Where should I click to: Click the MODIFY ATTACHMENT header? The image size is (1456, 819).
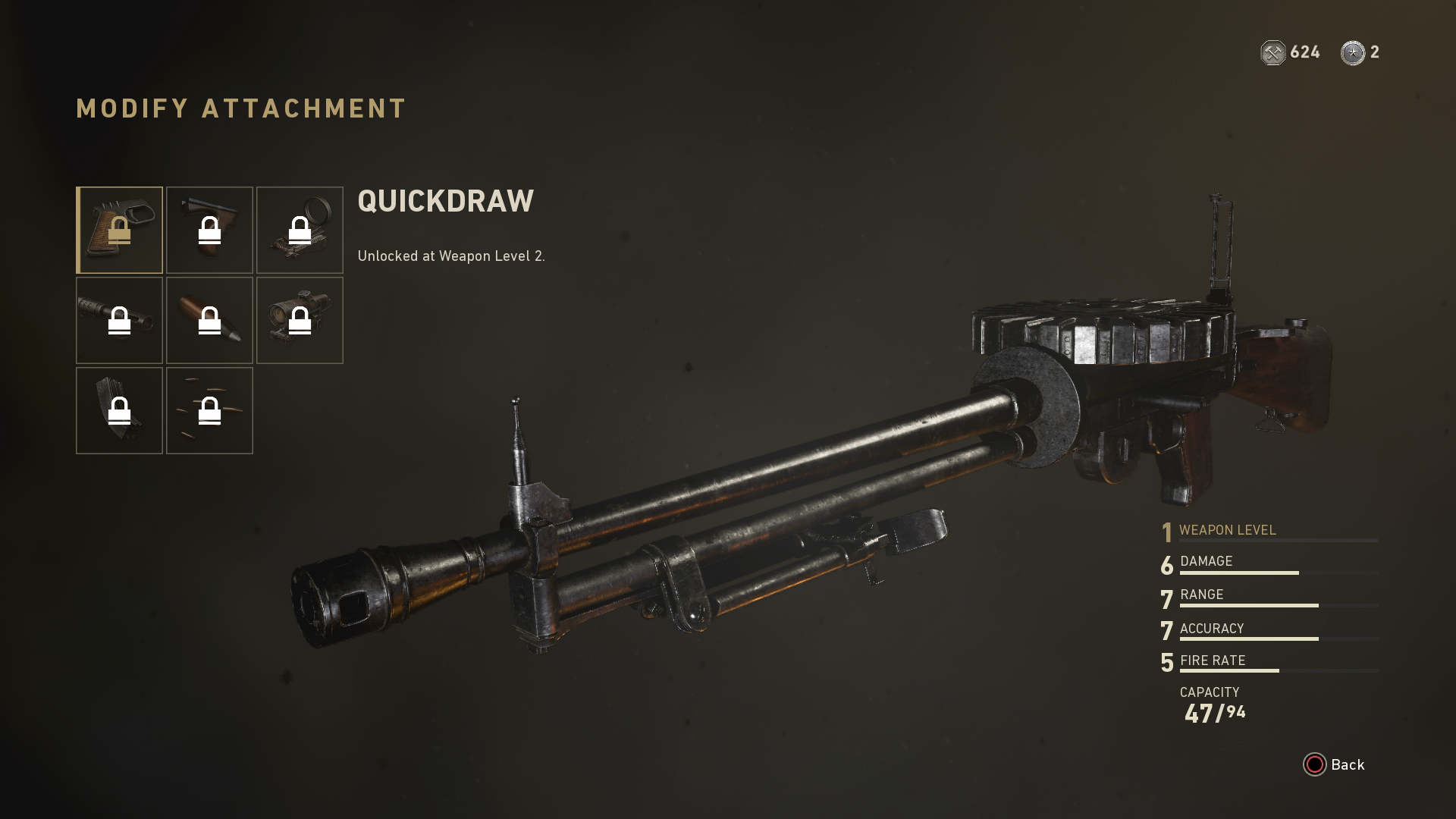240,108
